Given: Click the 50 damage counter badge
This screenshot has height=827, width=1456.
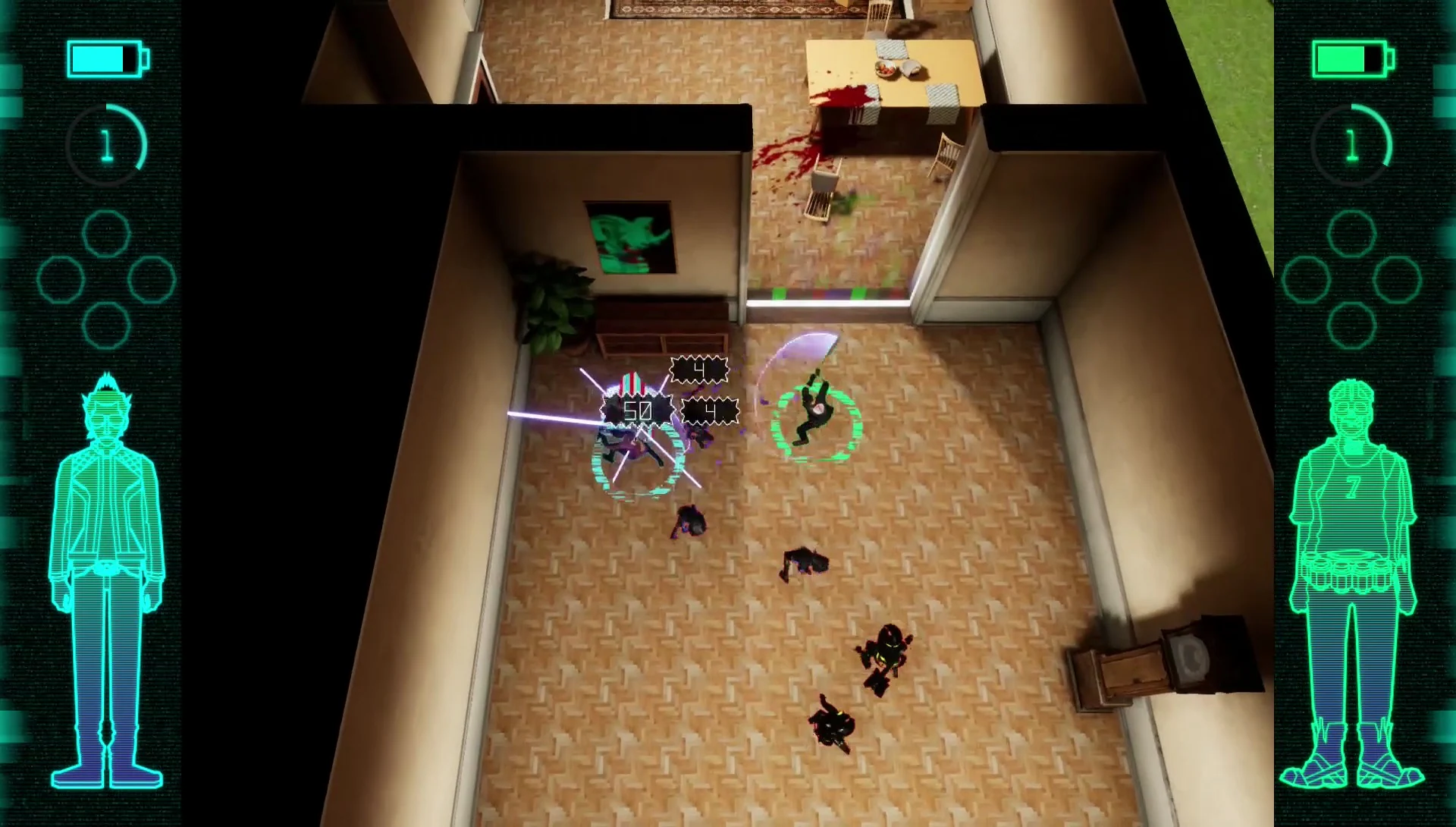Looking at the screenshot, I should point(637,410).
